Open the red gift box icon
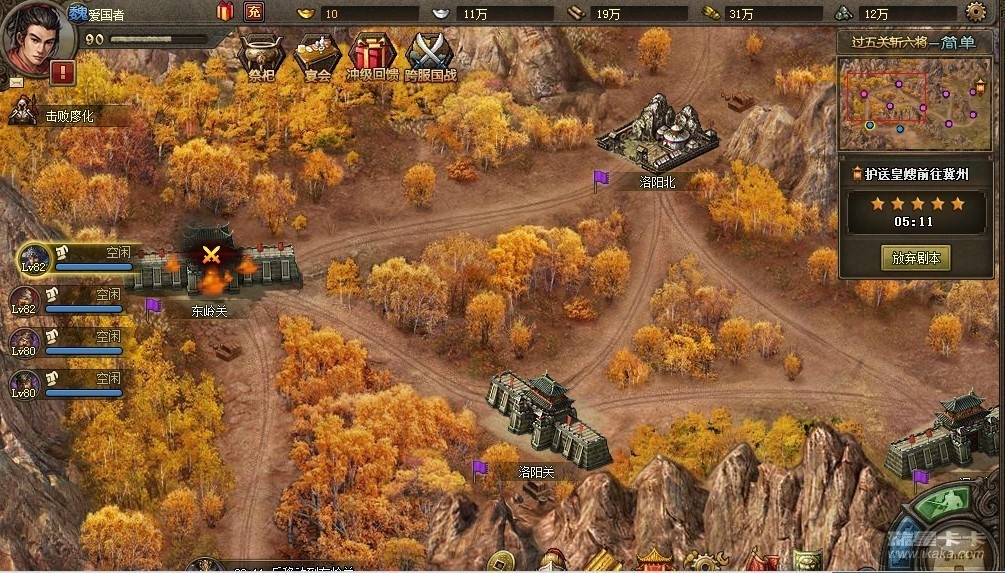1005x573 pixels. (x=225, y=12)
